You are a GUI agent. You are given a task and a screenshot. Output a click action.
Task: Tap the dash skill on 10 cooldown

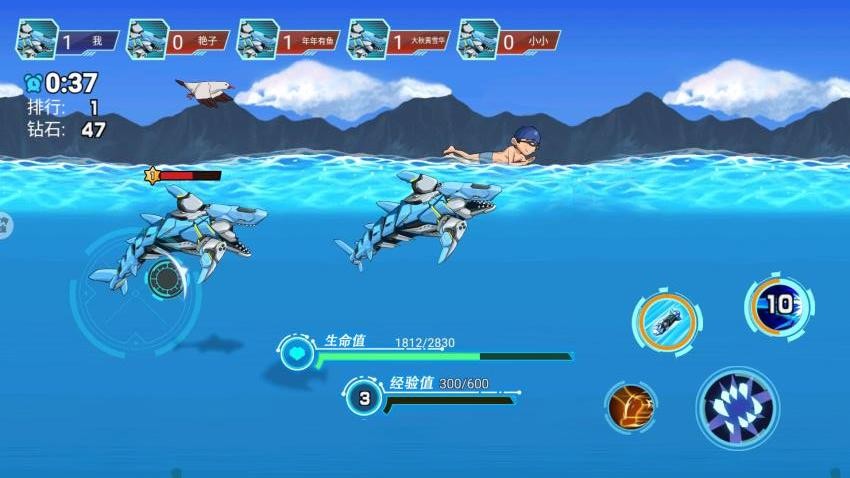click(x=778, y=304)
